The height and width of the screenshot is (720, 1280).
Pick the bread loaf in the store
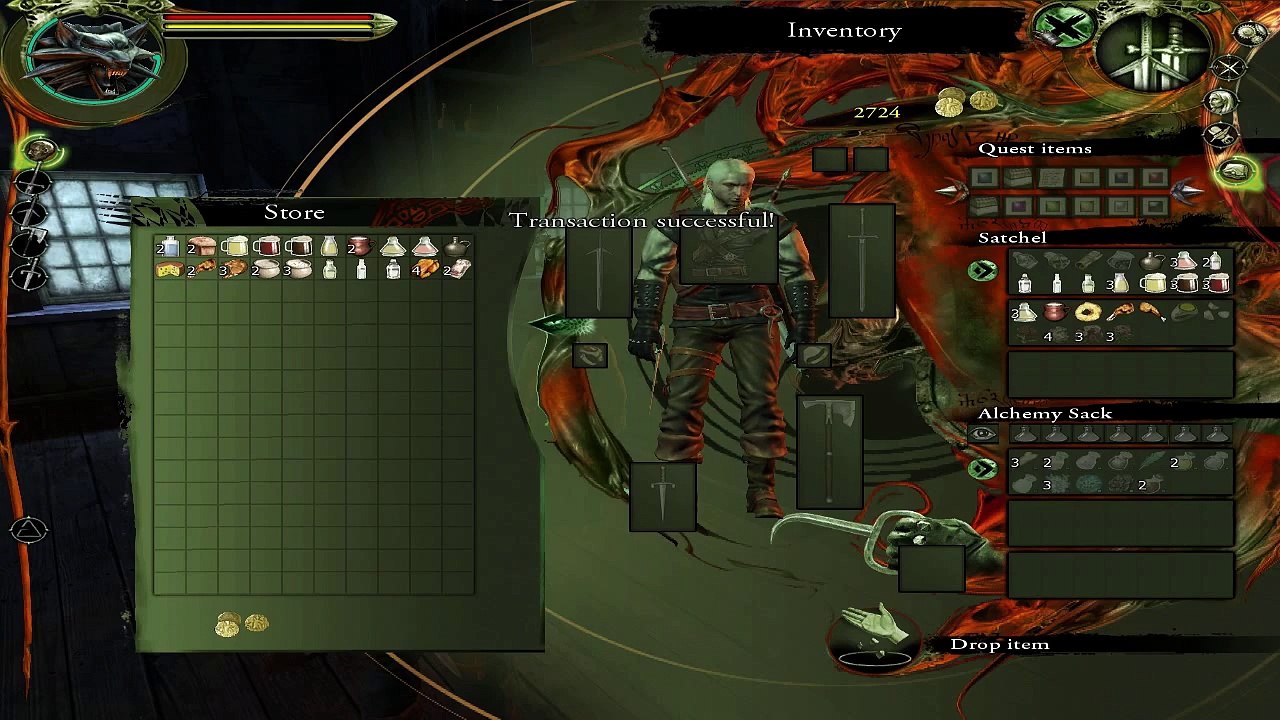[x=202, y=246]
